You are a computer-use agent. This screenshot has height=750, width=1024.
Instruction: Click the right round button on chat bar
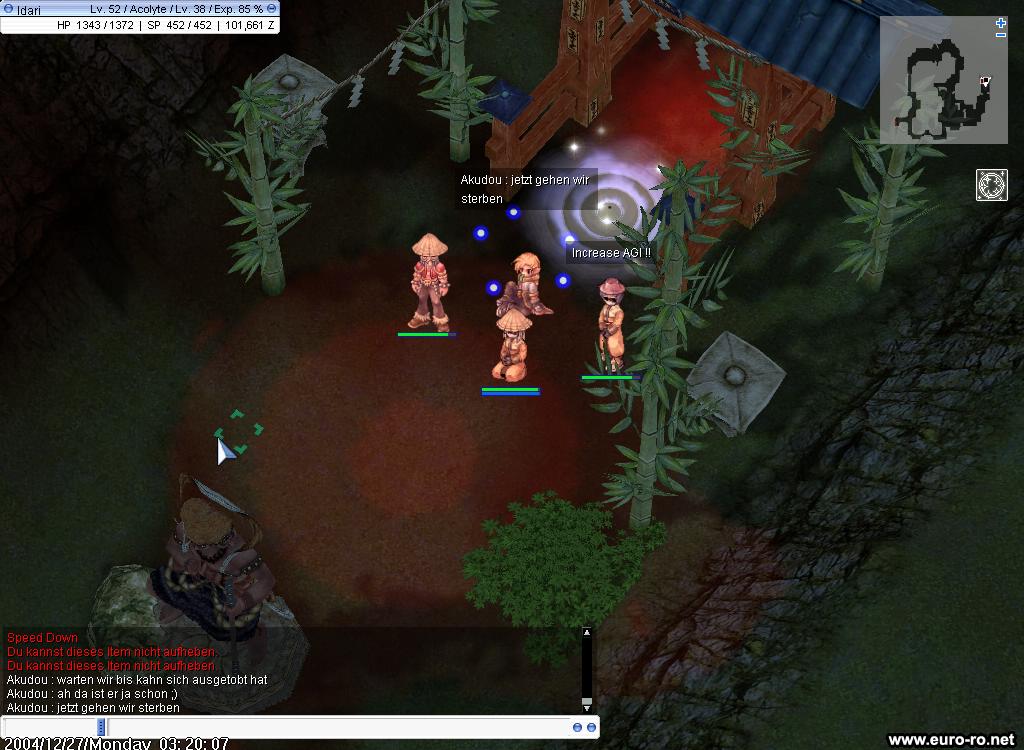[591, 727]
